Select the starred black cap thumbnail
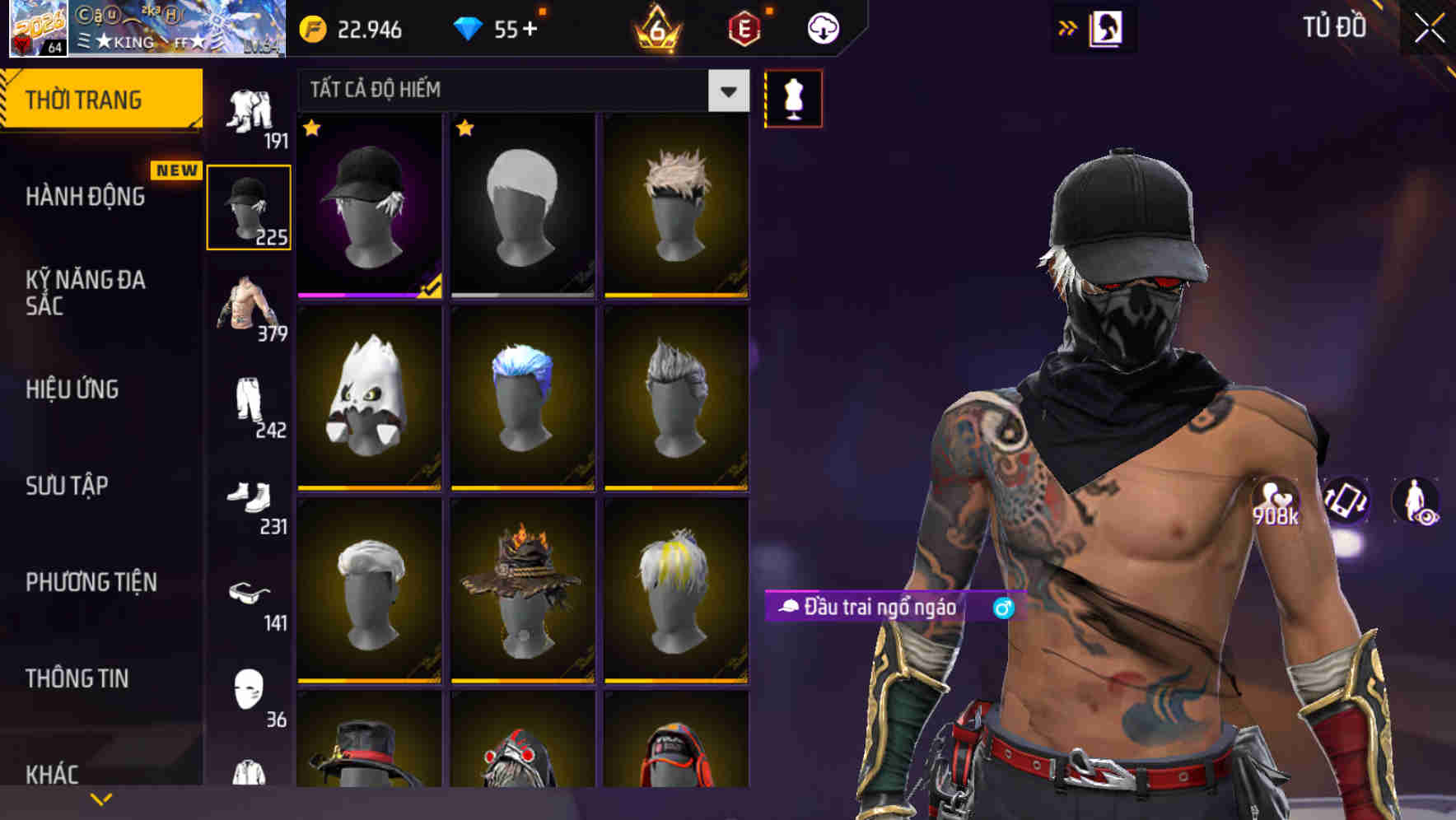The image size is (1456, 820). pyautogui.click(x=368, y=206)
